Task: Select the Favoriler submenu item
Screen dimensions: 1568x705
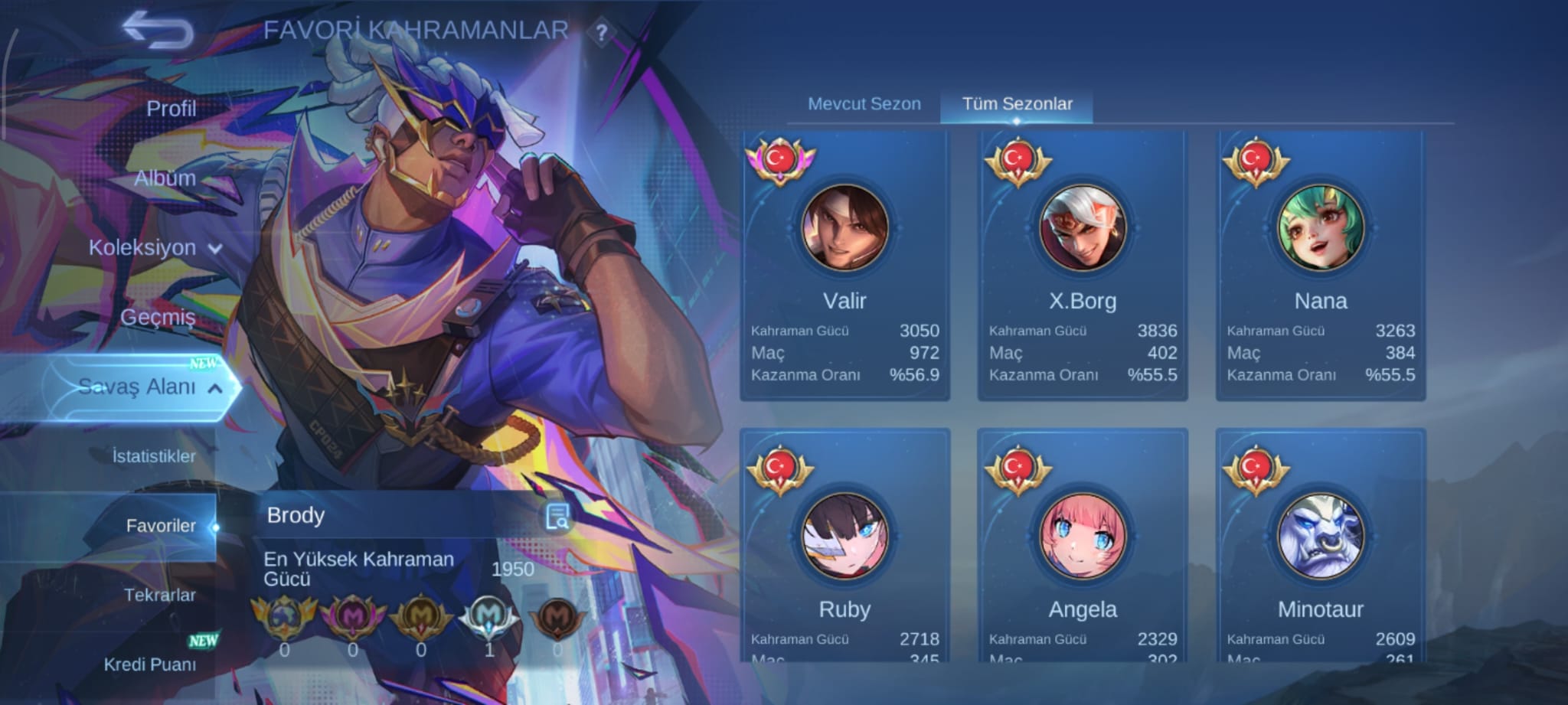Action: point(161,526)
